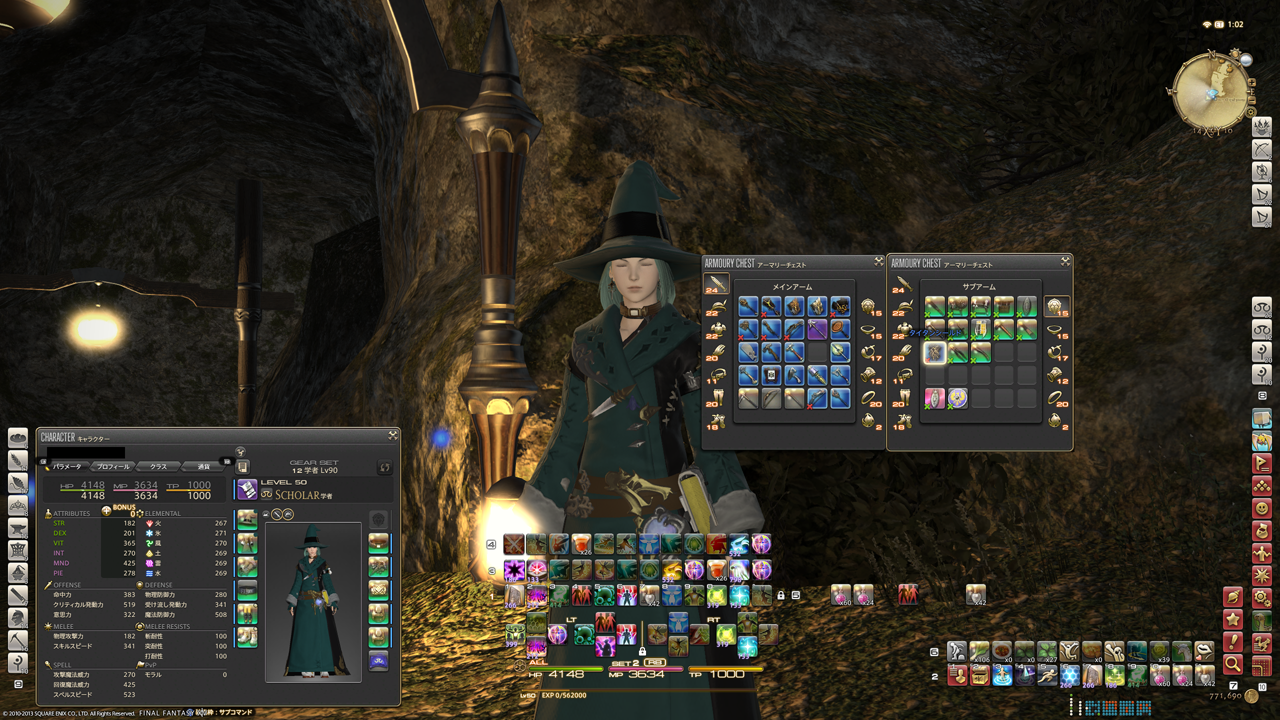Open the minimap
The image size is (1280, 720).
coord(1211,90)
